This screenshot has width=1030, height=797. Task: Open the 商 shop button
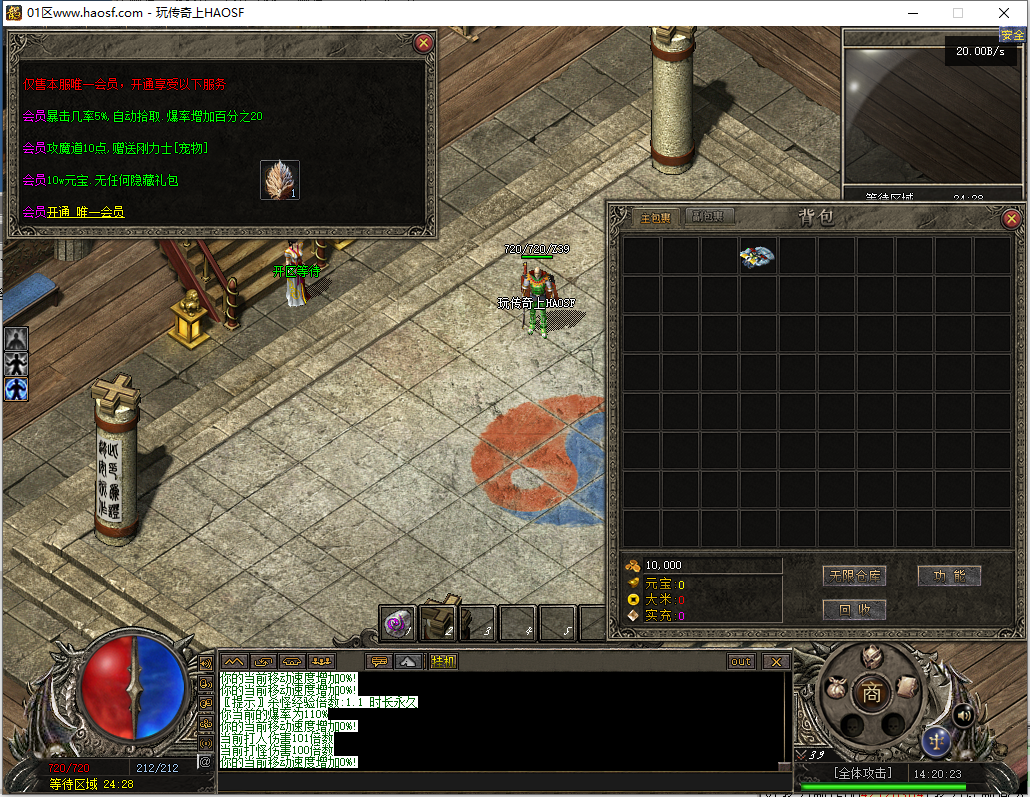point(871,693)
